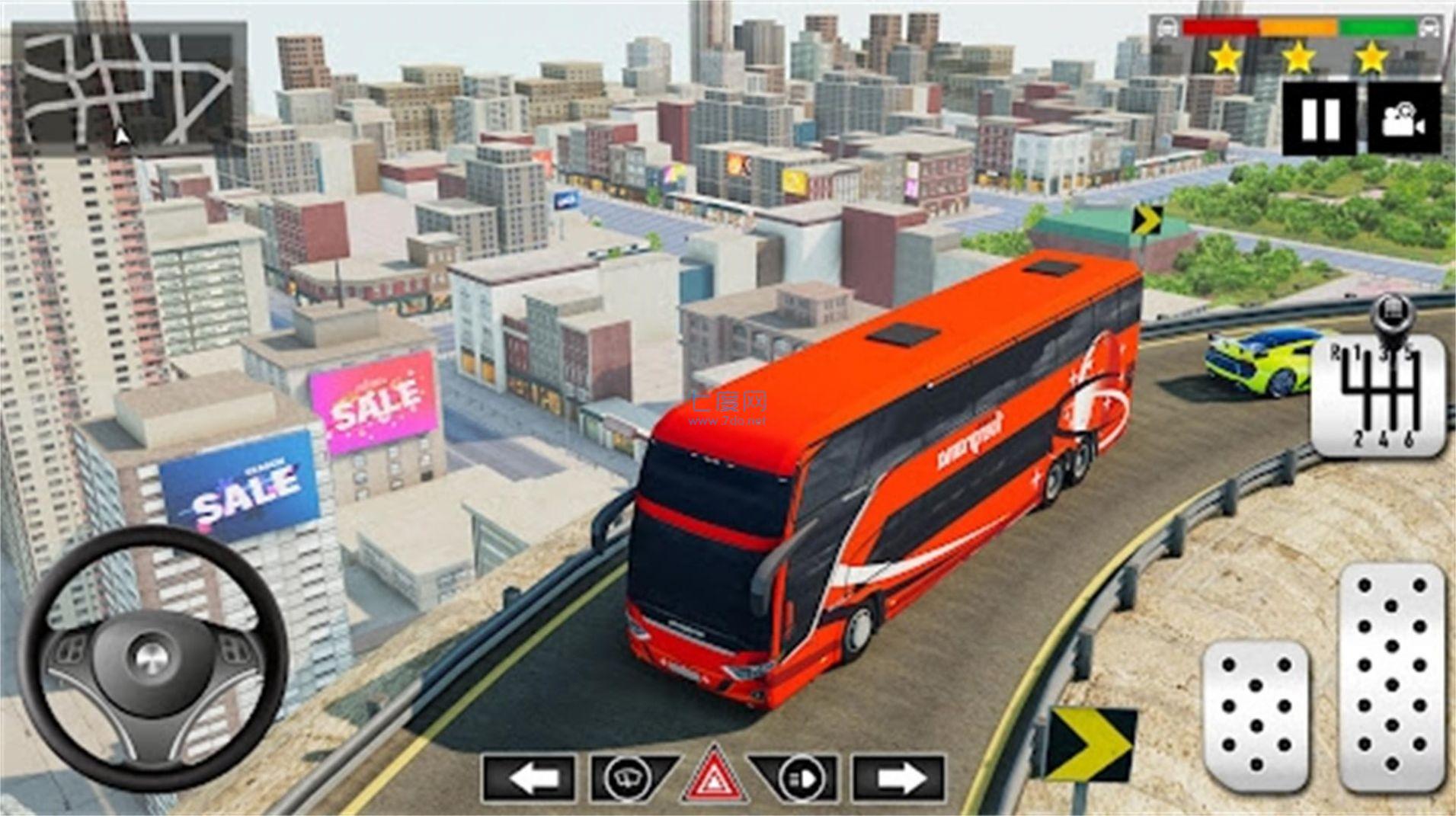
Task: Switch the camera view
Action: (1403, 120)
